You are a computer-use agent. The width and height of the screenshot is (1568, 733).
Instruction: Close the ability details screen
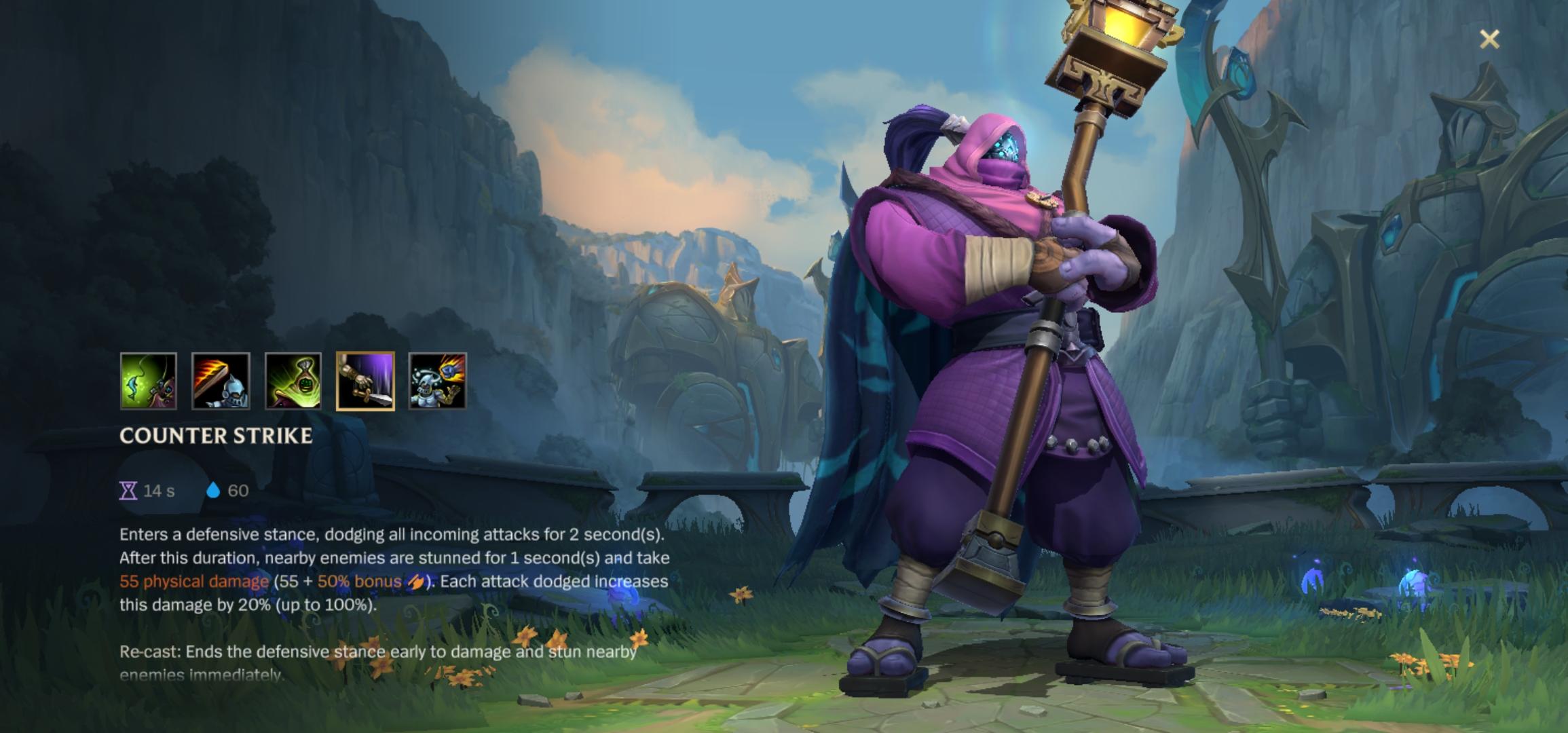1489,39
